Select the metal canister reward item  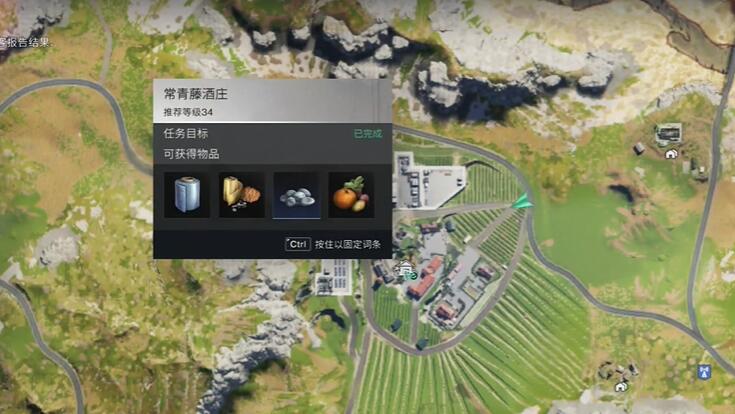pos(187,195)
